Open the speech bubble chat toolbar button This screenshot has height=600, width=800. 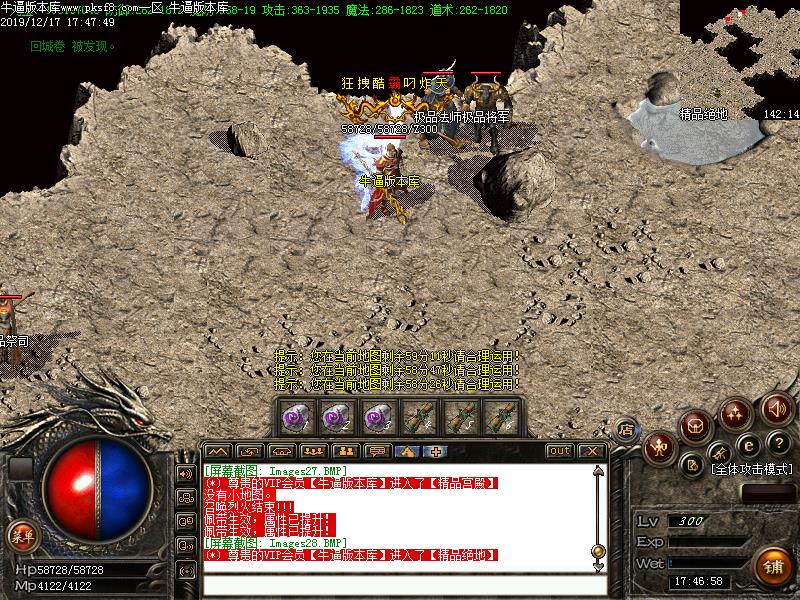point(376,451)
